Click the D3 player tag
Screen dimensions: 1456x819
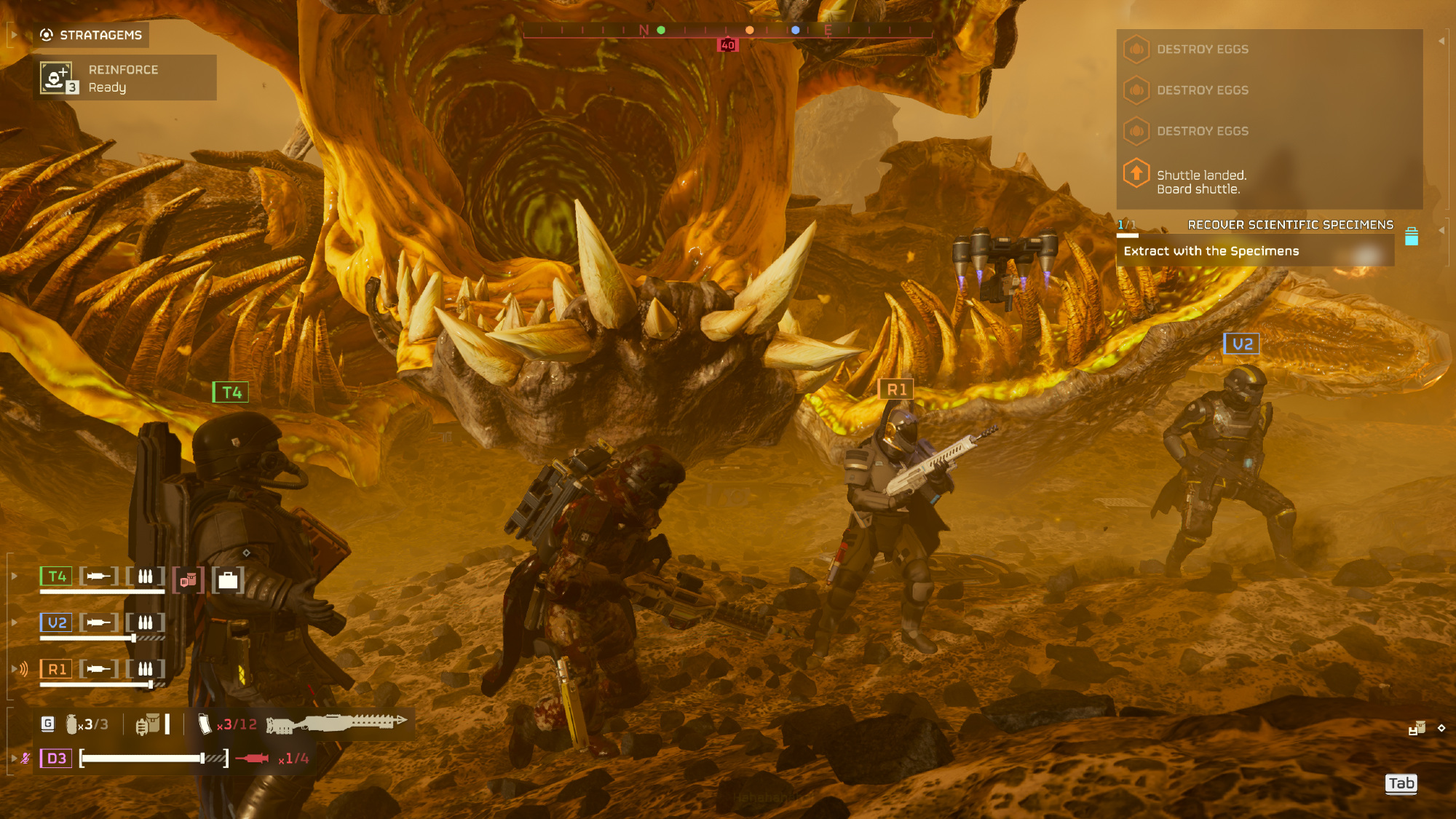pos(56,759)
